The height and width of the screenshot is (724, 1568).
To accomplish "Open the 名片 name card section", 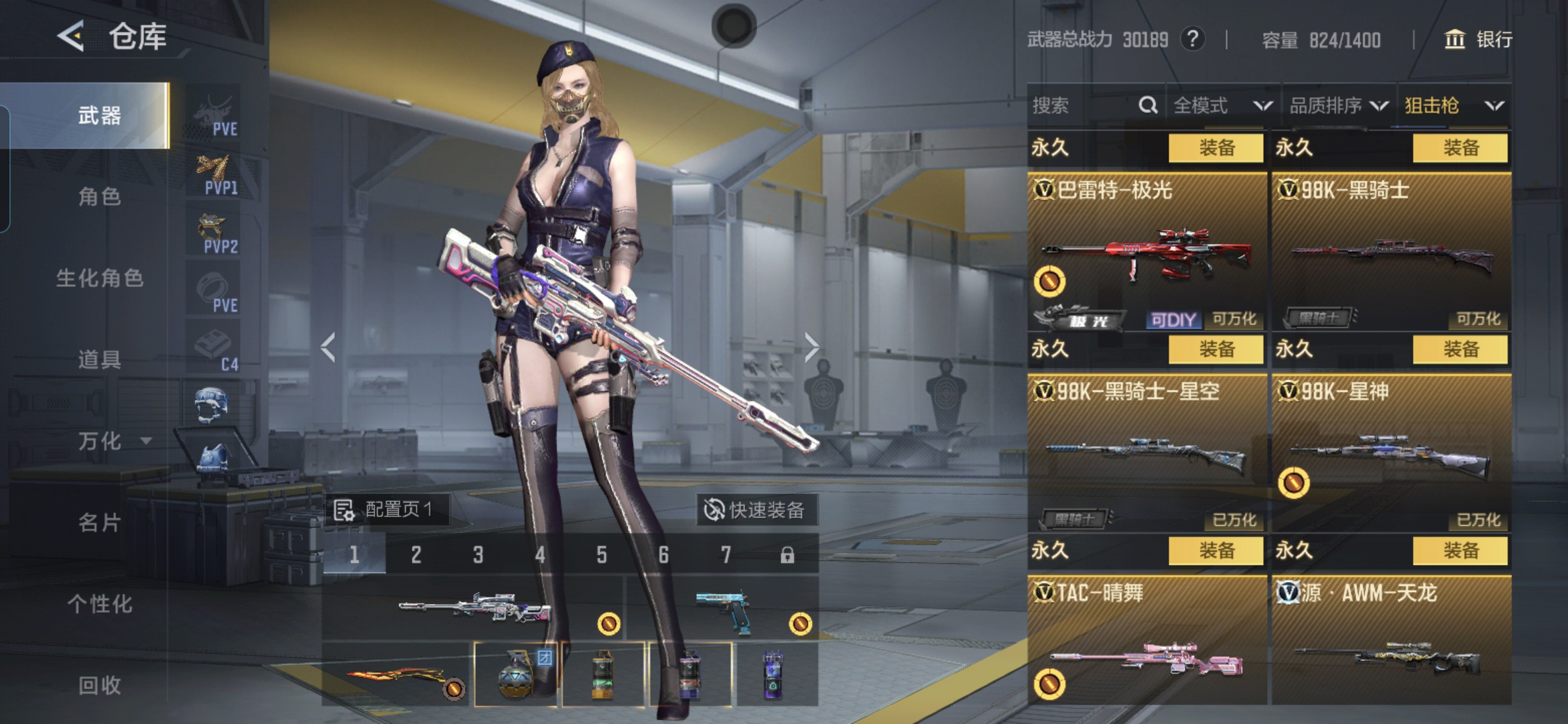I will click(x=99, y=522).
